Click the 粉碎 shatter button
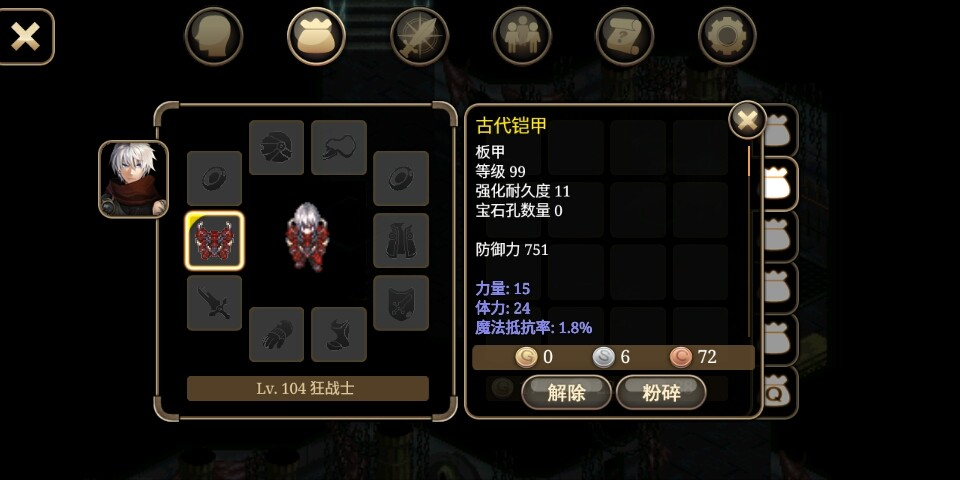 point(661,392)
